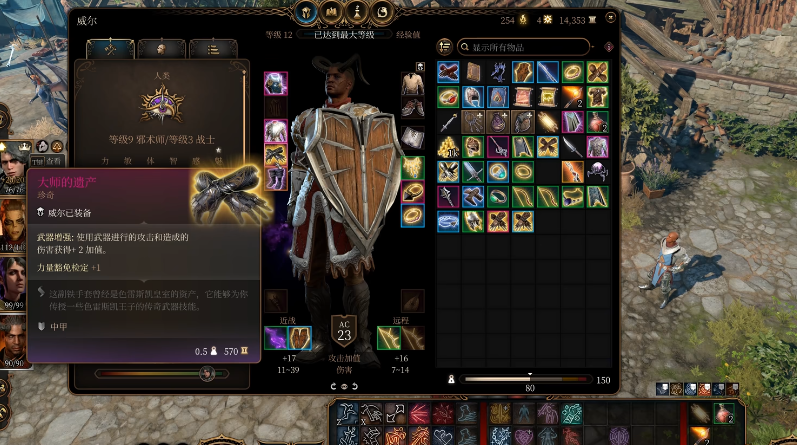This screenshot has width=797, height=445.
Task: Click the equipped boots slot
Action: [x=276, y=179]
